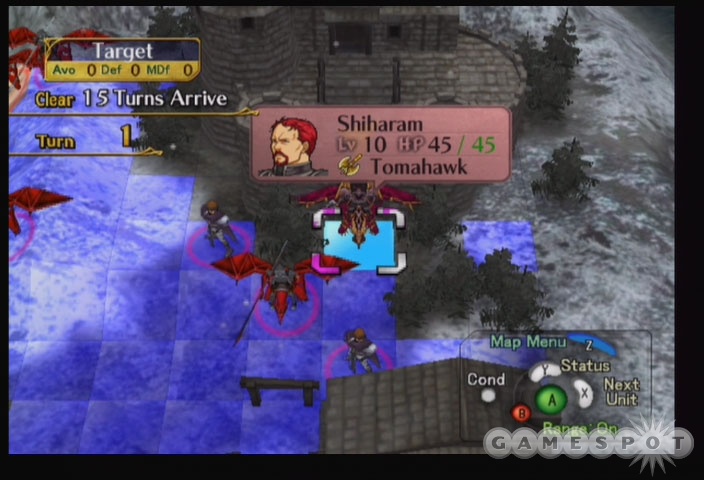The width and height of the screenshot is (704, 480).
Task: Open the Target terrain info panel
Action: [x=122, y=58]
